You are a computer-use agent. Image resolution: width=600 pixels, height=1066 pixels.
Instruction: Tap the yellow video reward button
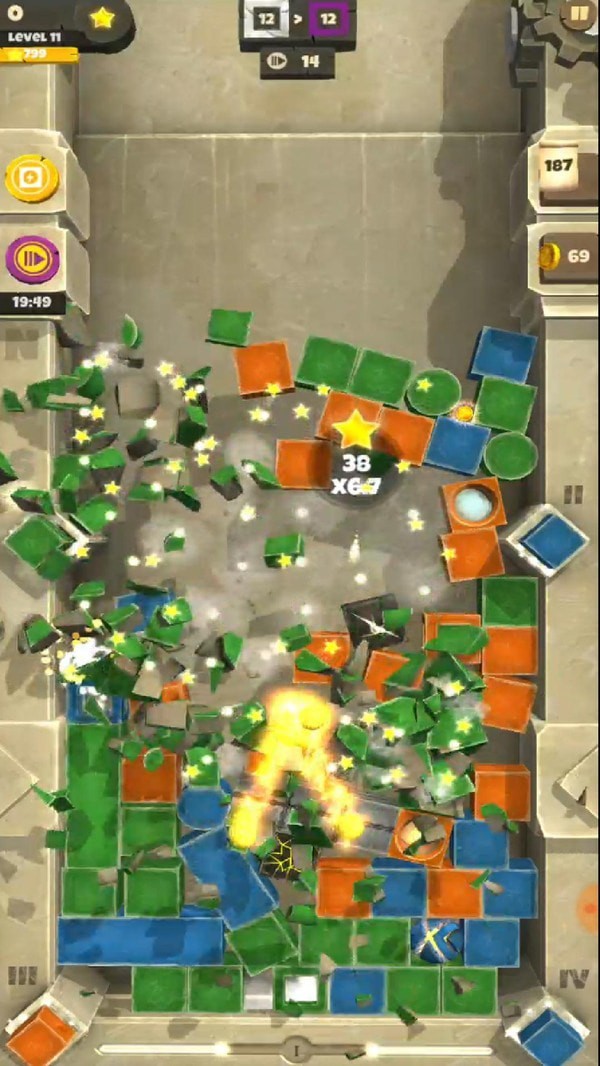pos(32,179)
